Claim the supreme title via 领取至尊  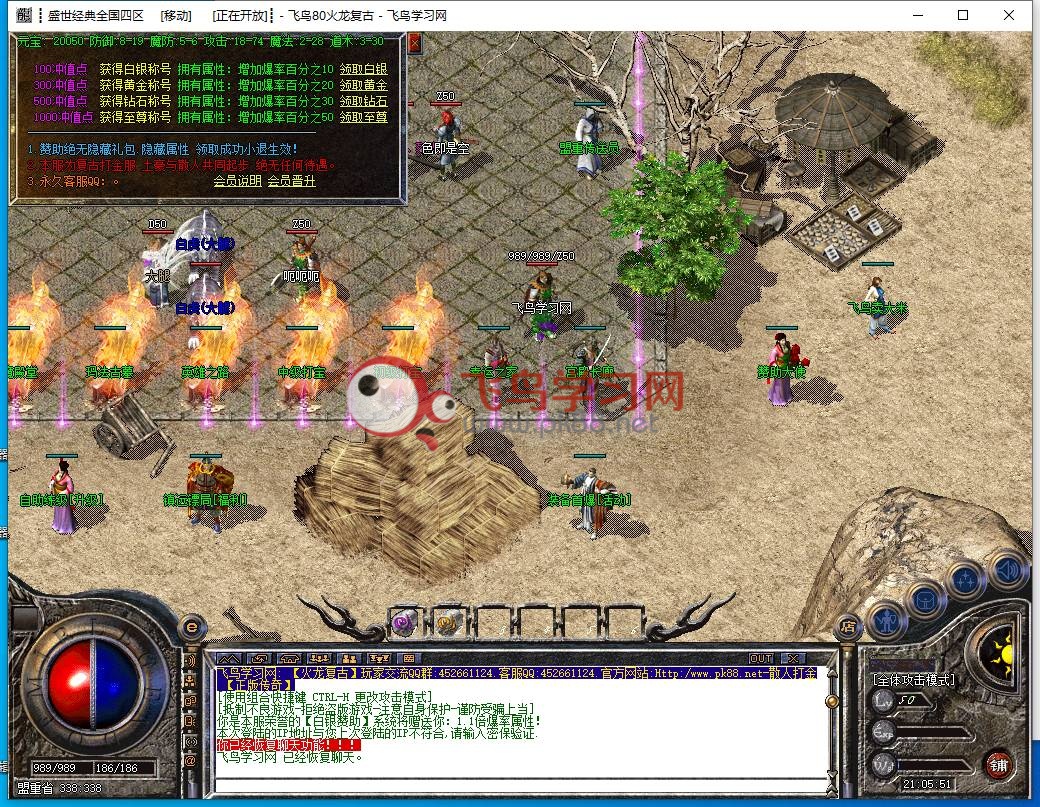point(363,117)
